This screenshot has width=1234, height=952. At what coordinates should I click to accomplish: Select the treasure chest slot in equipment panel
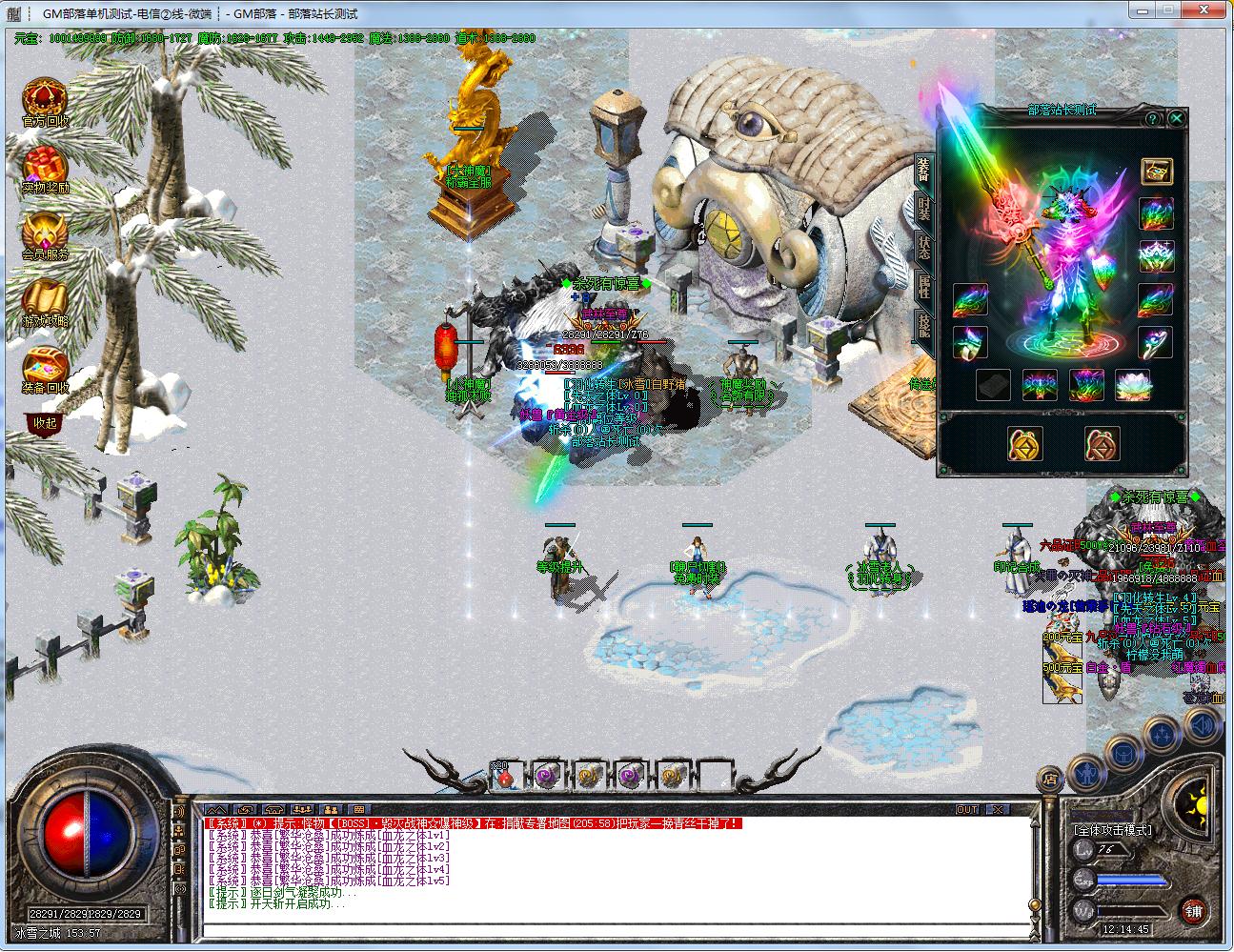pos(1157,172)
